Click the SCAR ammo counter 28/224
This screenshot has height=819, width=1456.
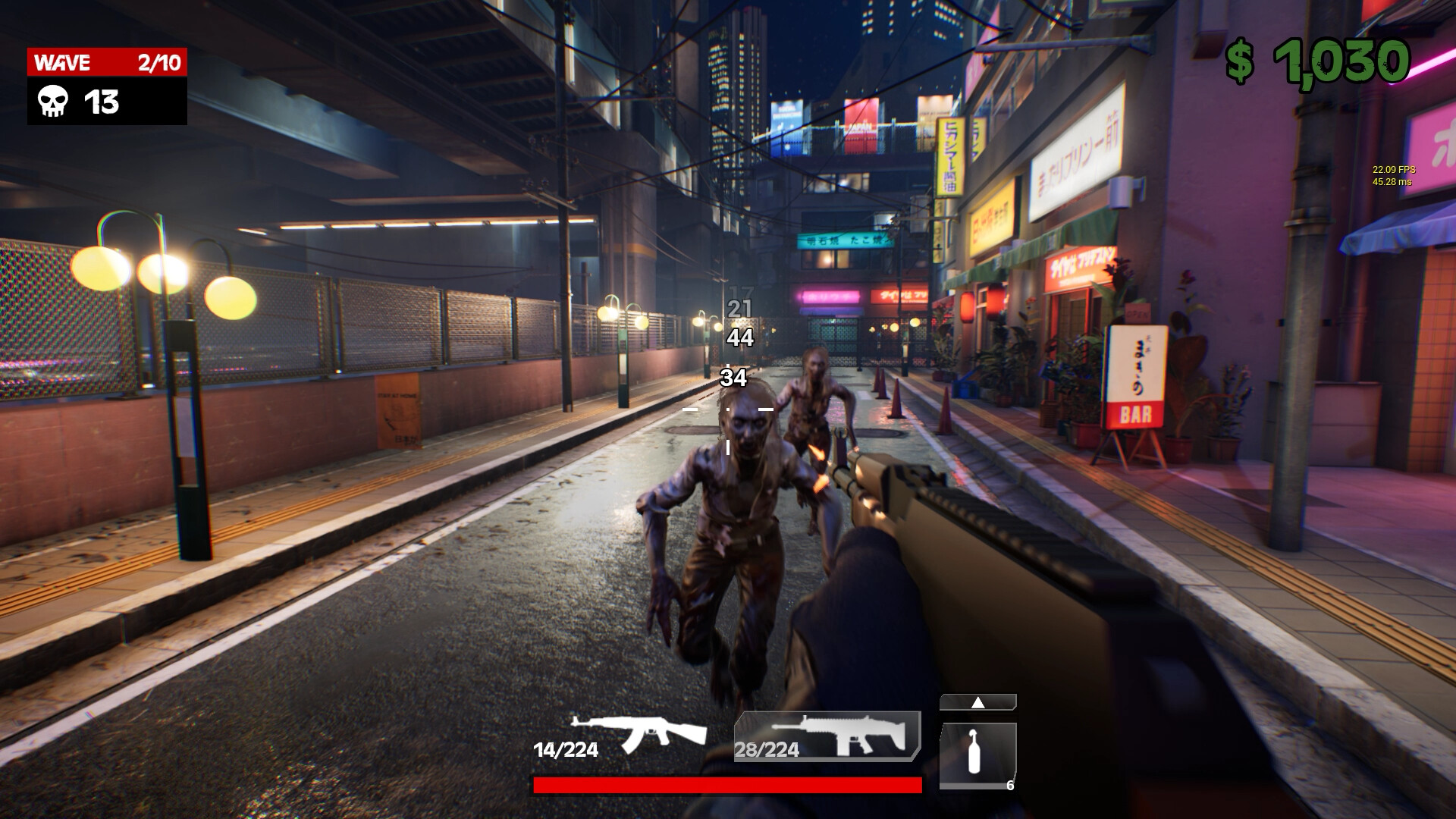pos(766,750)
